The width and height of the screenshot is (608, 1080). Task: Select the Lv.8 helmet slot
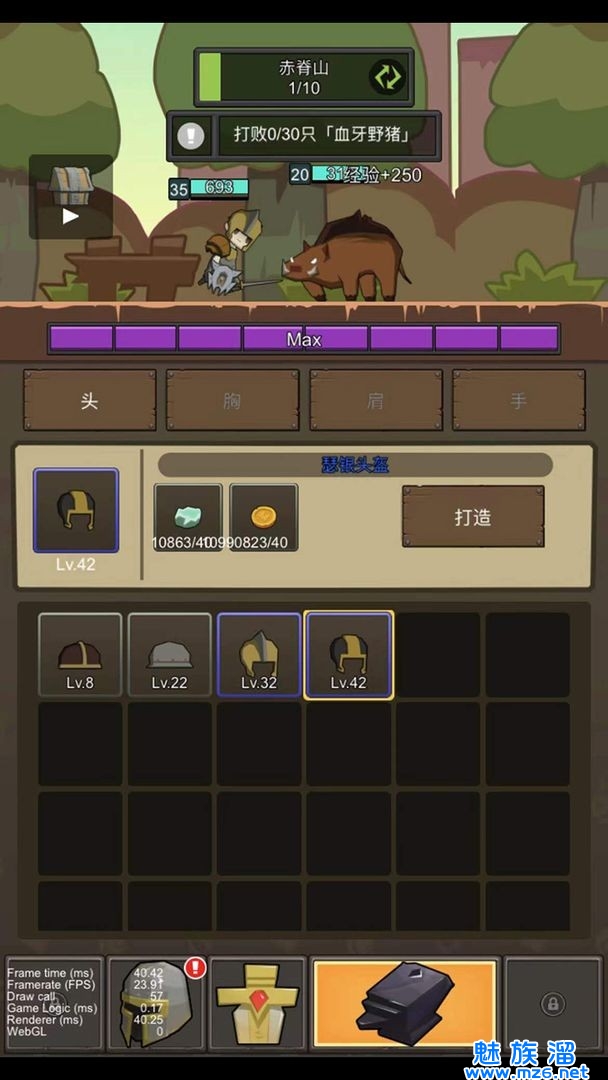tap(80, 654)
